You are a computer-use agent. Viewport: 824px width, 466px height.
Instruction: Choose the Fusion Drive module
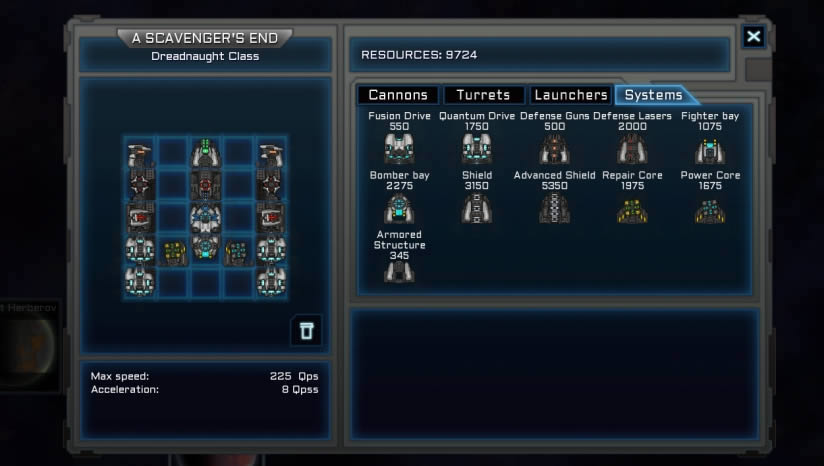[399, 148]
